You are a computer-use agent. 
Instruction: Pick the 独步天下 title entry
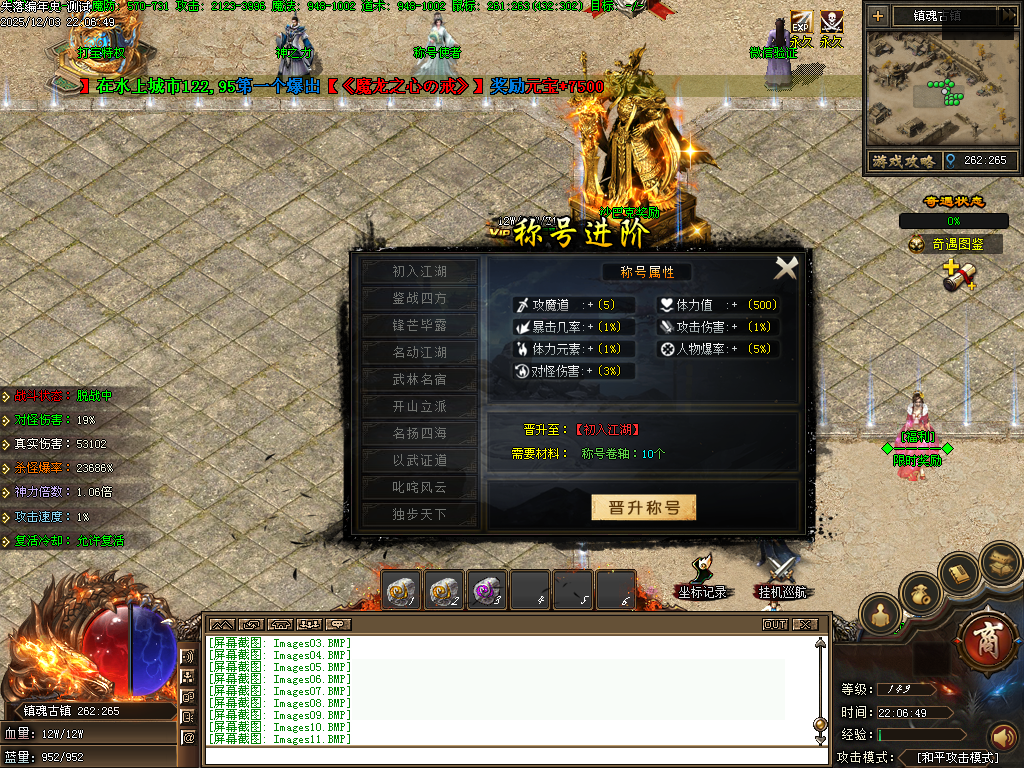click(x=419, y=515)
